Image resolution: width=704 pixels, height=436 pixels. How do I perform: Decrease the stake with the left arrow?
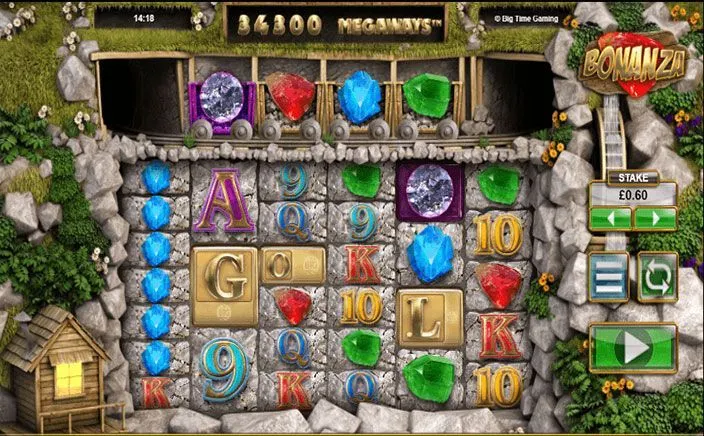[x=611, y=219]
